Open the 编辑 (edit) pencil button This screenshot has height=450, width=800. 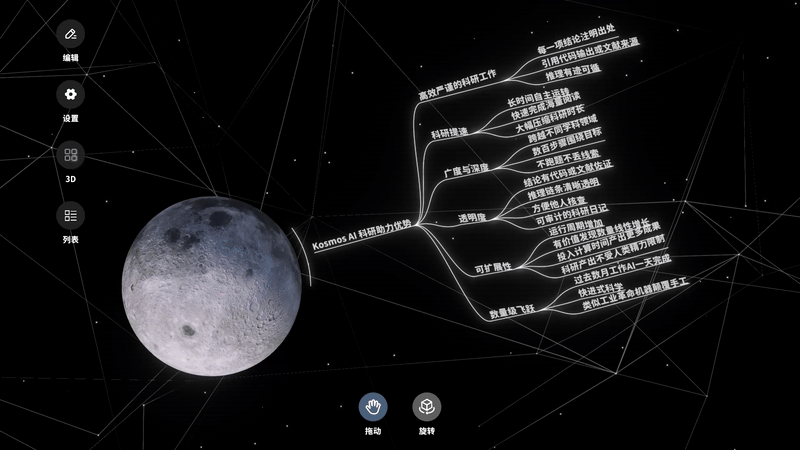click(70, 35)
